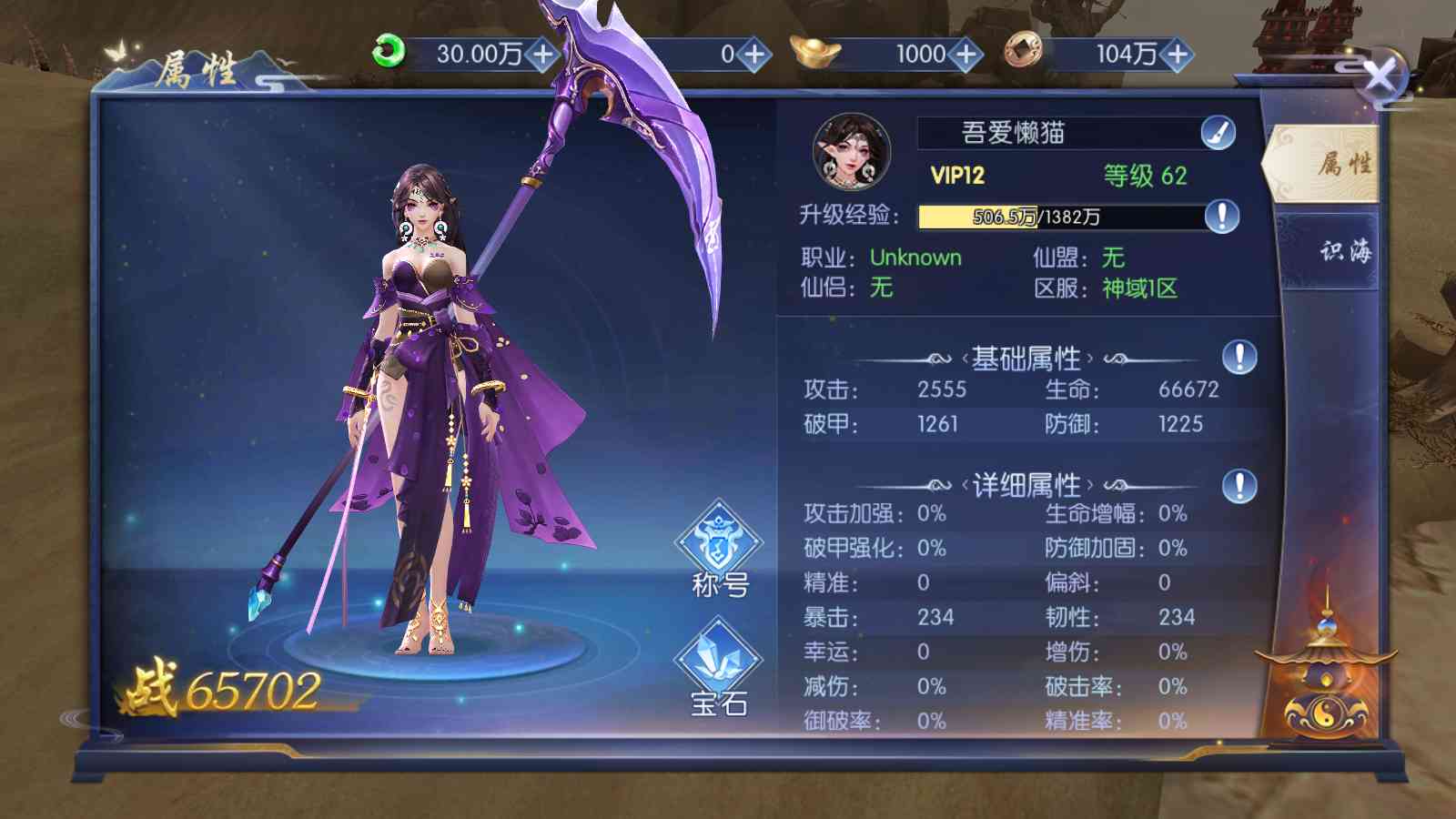Edit the character name with the brush icon
The width and height of the screenshot is (1456, 819).
[x=1218, y=134]
